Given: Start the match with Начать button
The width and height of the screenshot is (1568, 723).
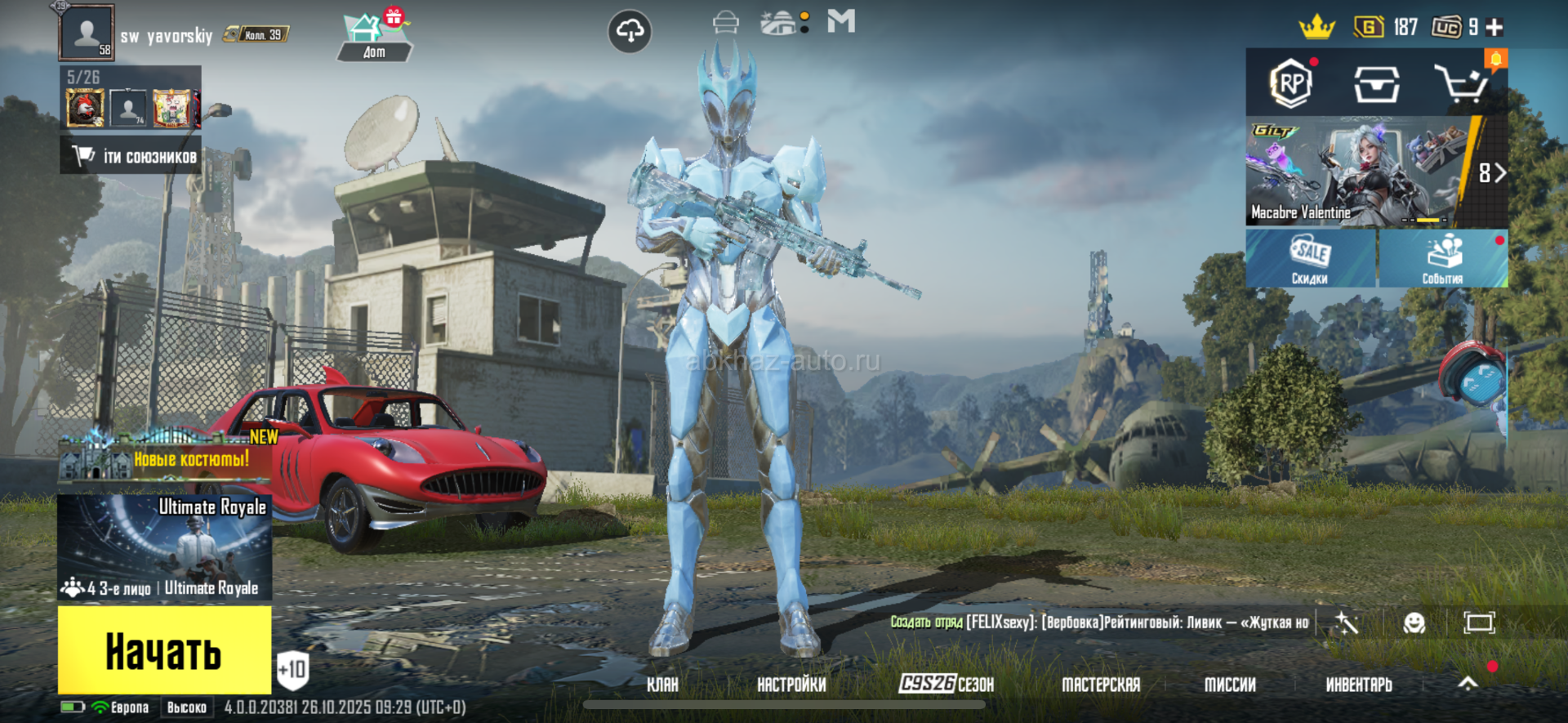Looking at the screenshot, I should 164,650.
